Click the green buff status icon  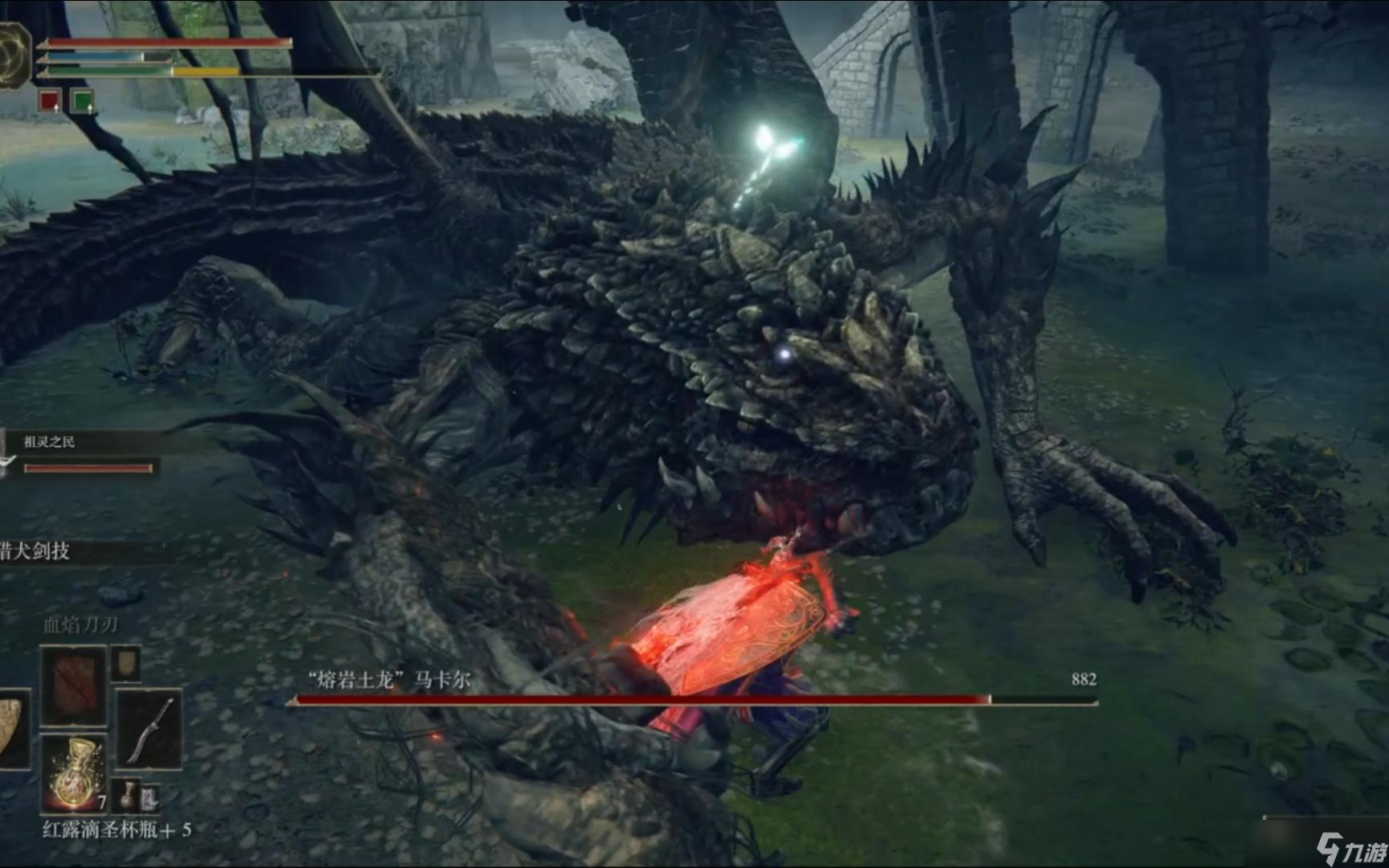point(82,101)
